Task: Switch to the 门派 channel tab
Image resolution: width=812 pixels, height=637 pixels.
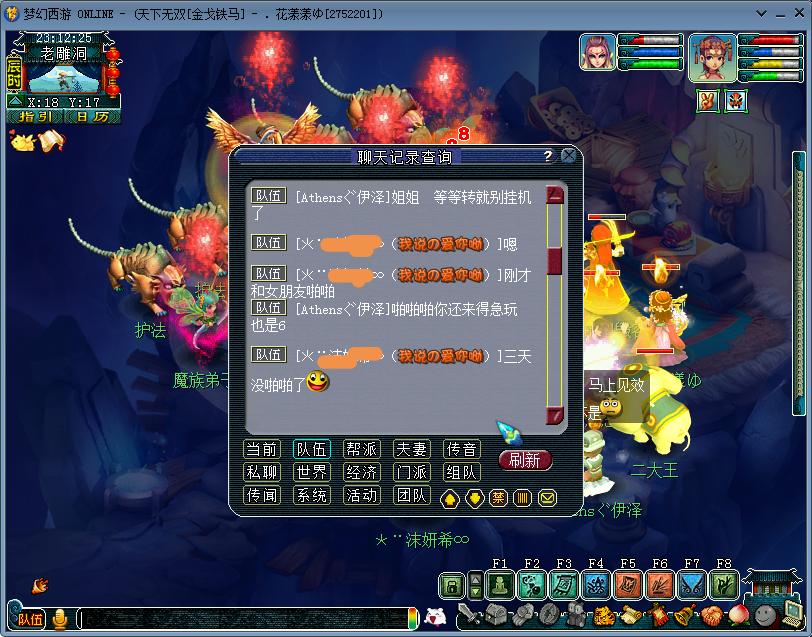Action: (411, 472)
